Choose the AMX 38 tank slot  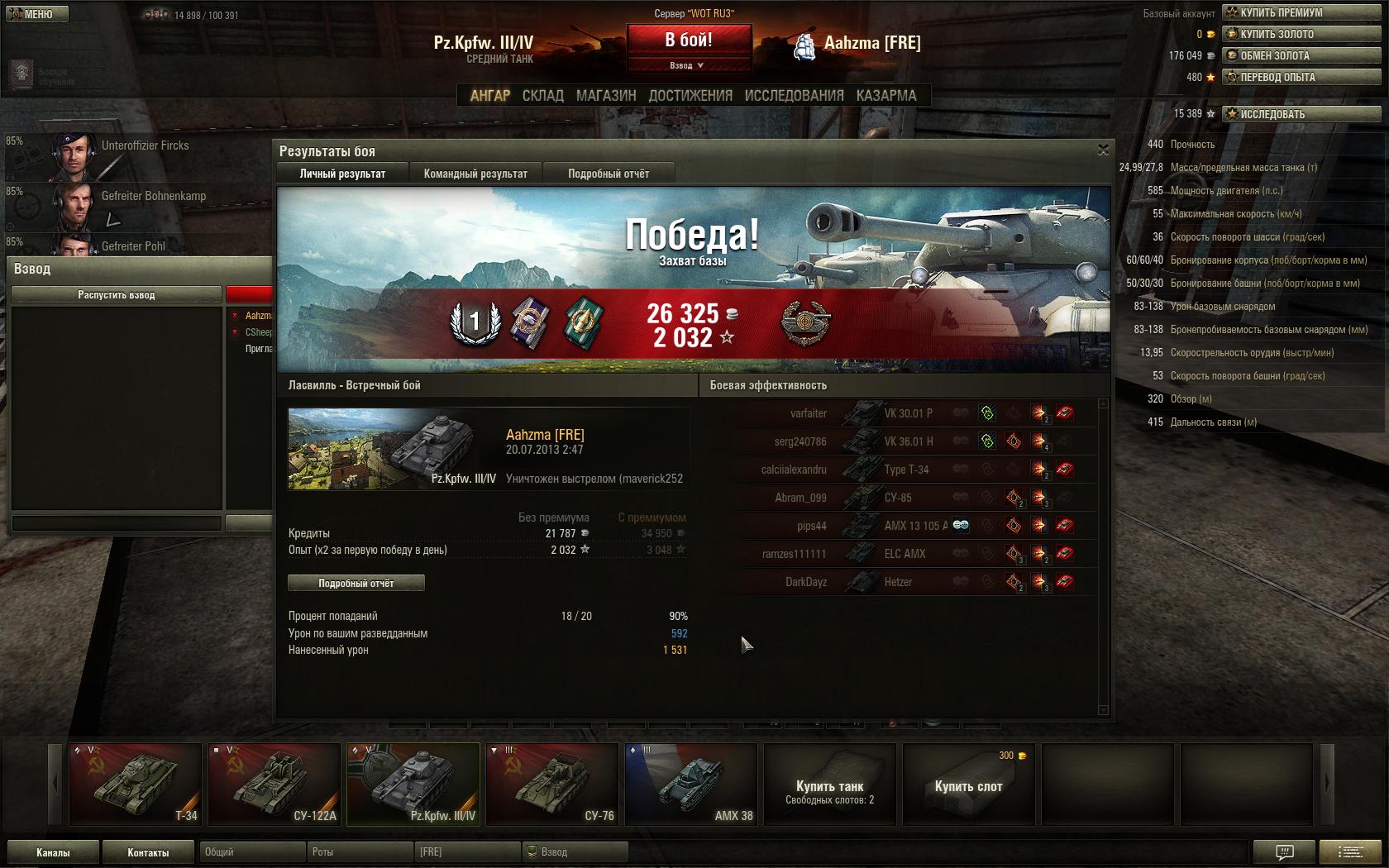tap(691, 784)
